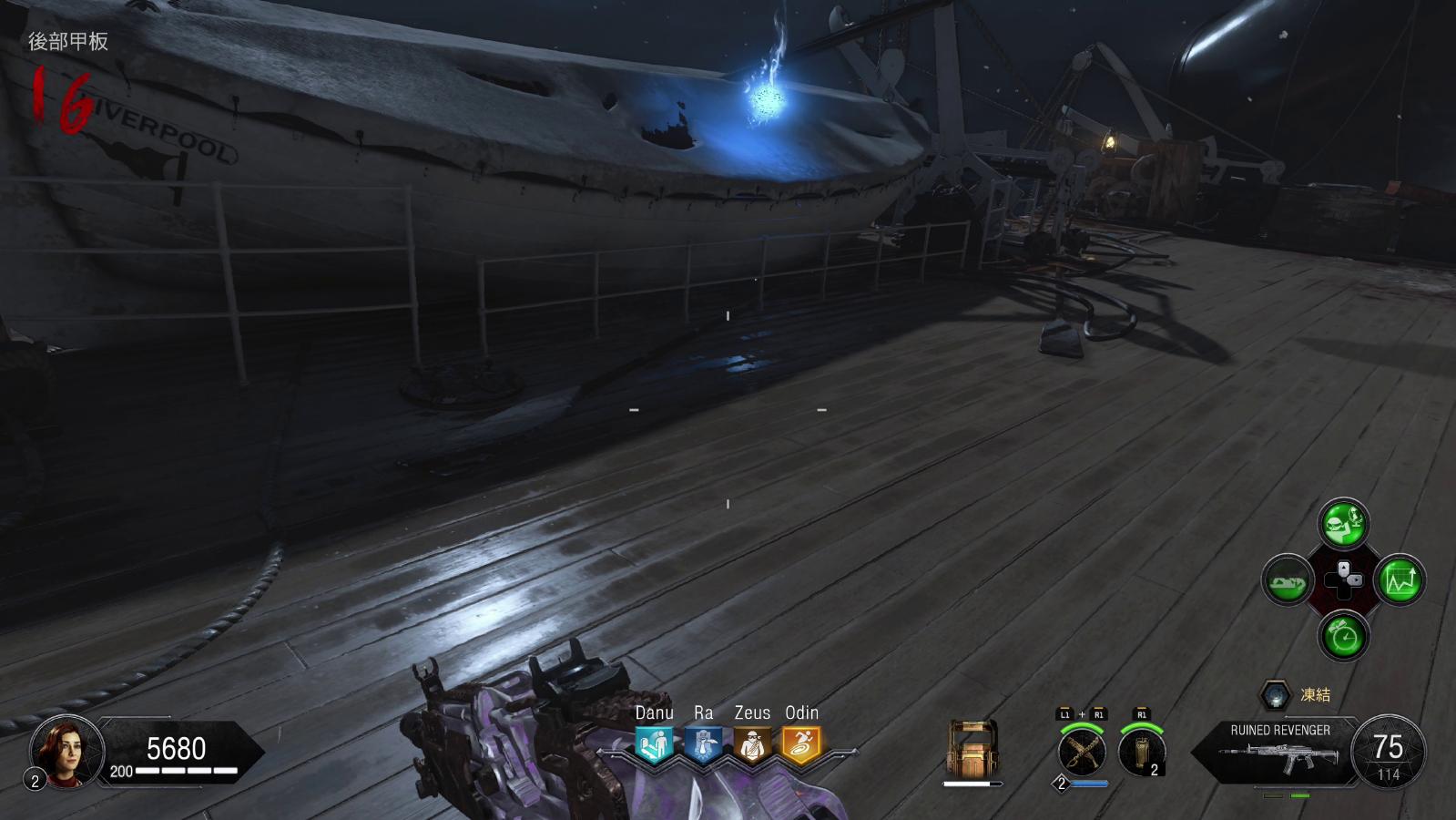
Task: Click the player character portrait
Action: tap(61, 749)
